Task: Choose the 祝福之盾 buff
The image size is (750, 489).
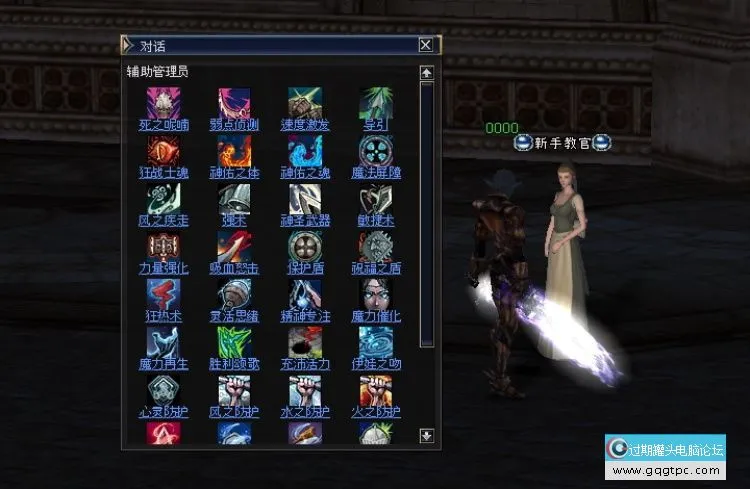Action: (x=376, y=269)
